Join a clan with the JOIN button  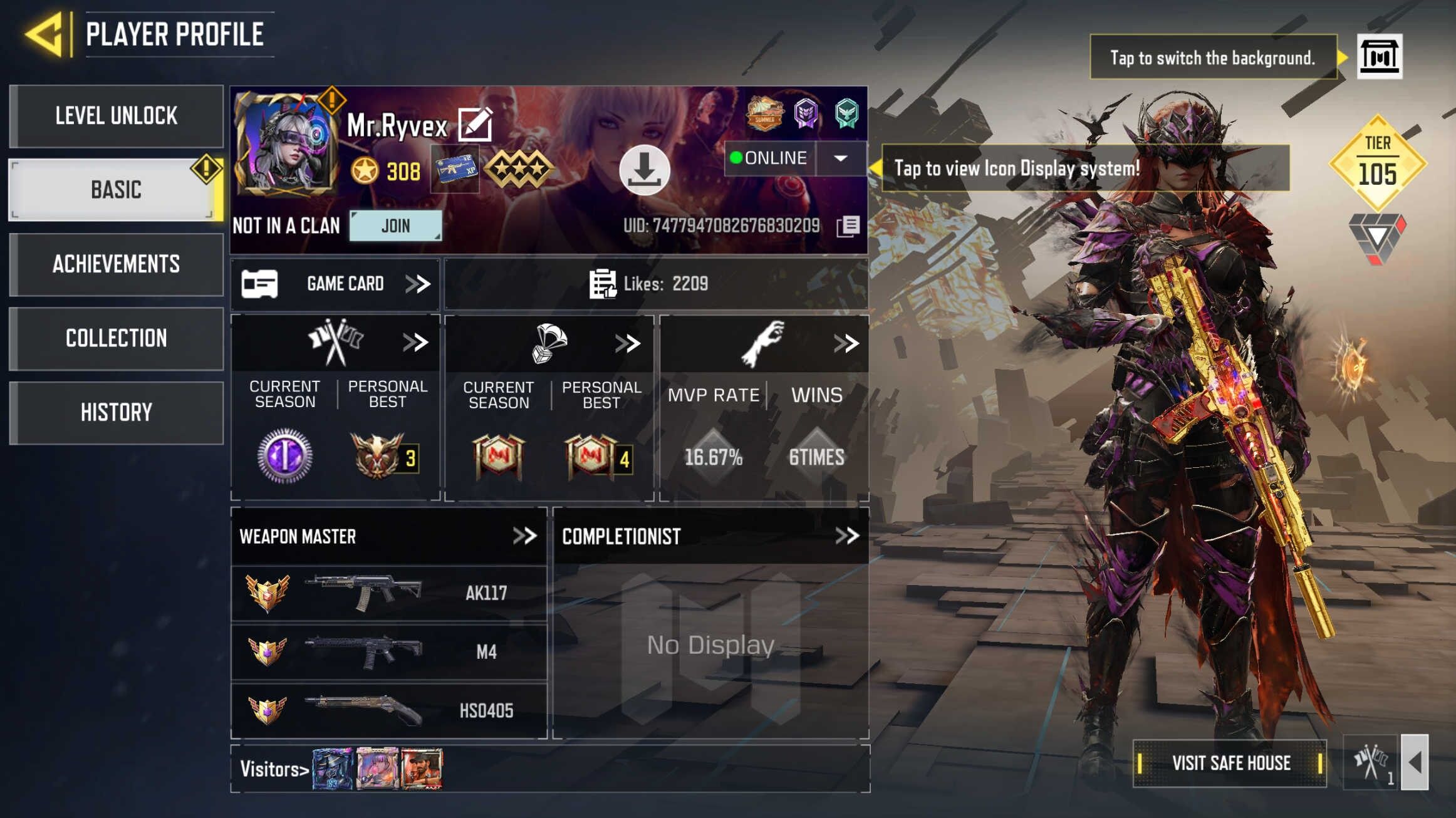[395, 225]
